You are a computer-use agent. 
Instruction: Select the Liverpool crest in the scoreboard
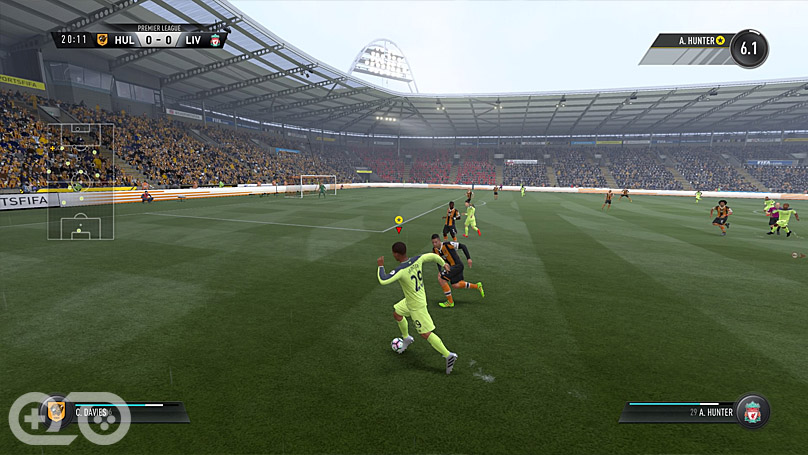(x=214, y=40)
